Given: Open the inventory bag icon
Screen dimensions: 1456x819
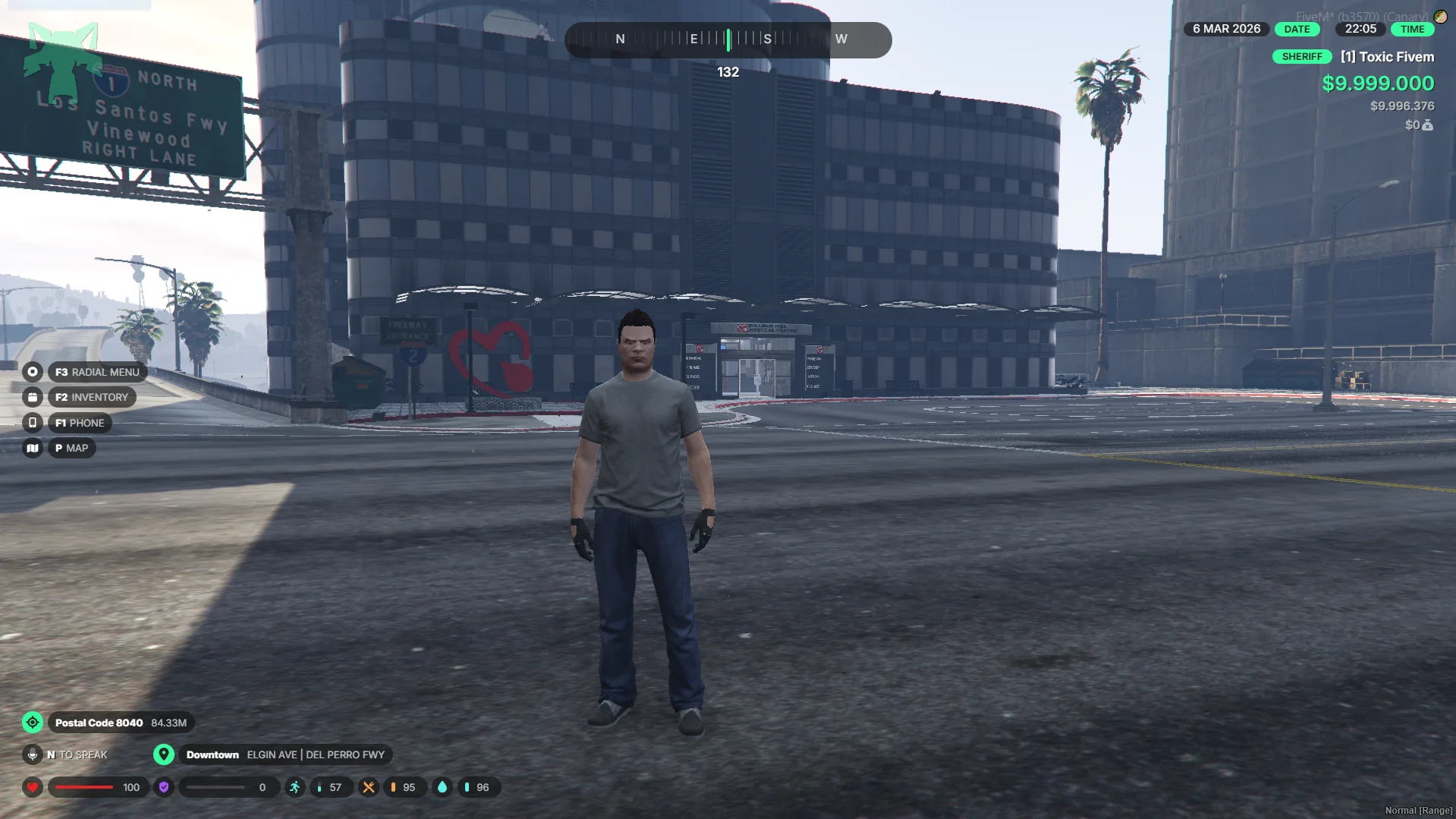Looking at the screenshot, I should coord(32,397).
